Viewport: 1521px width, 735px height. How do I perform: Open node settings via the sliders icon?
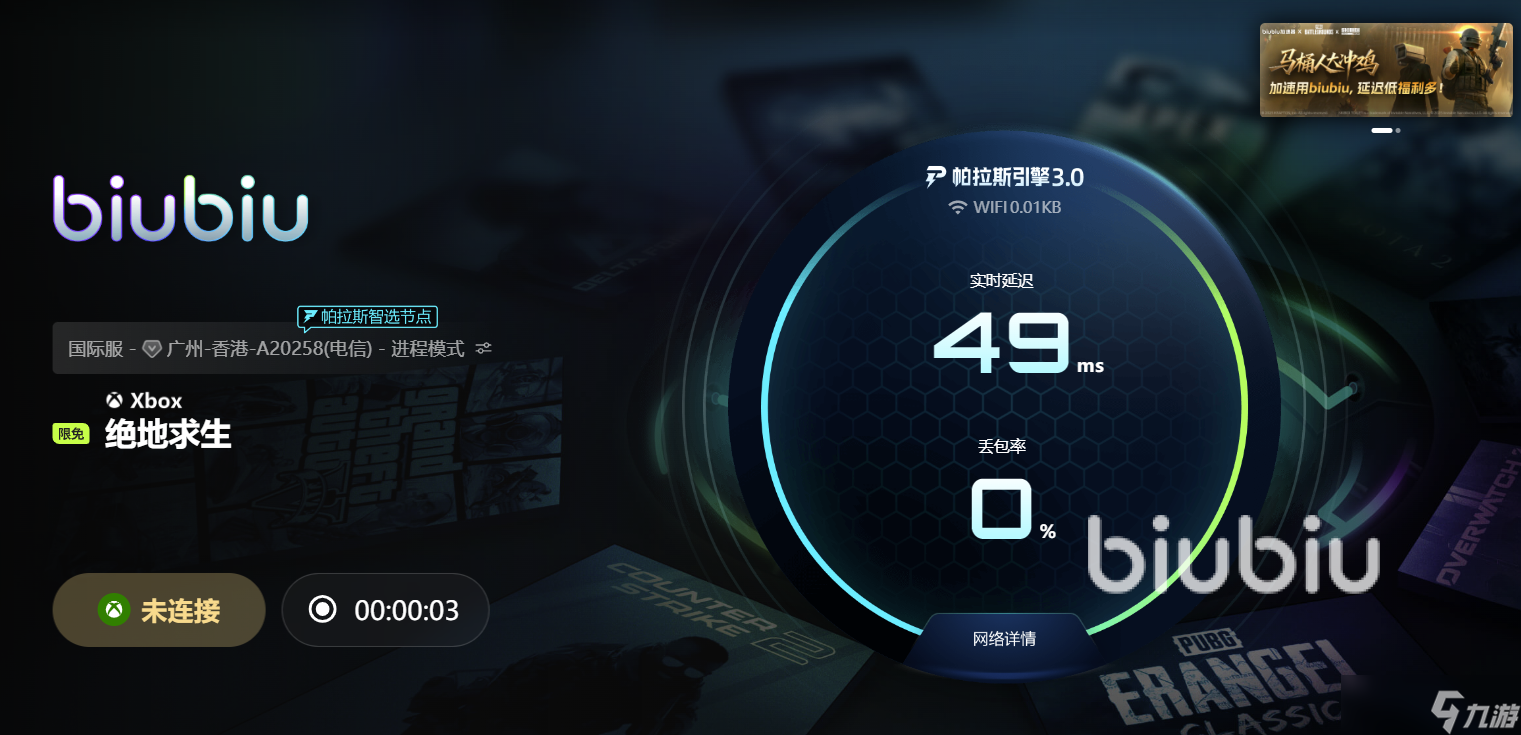(x=484, y=348)
